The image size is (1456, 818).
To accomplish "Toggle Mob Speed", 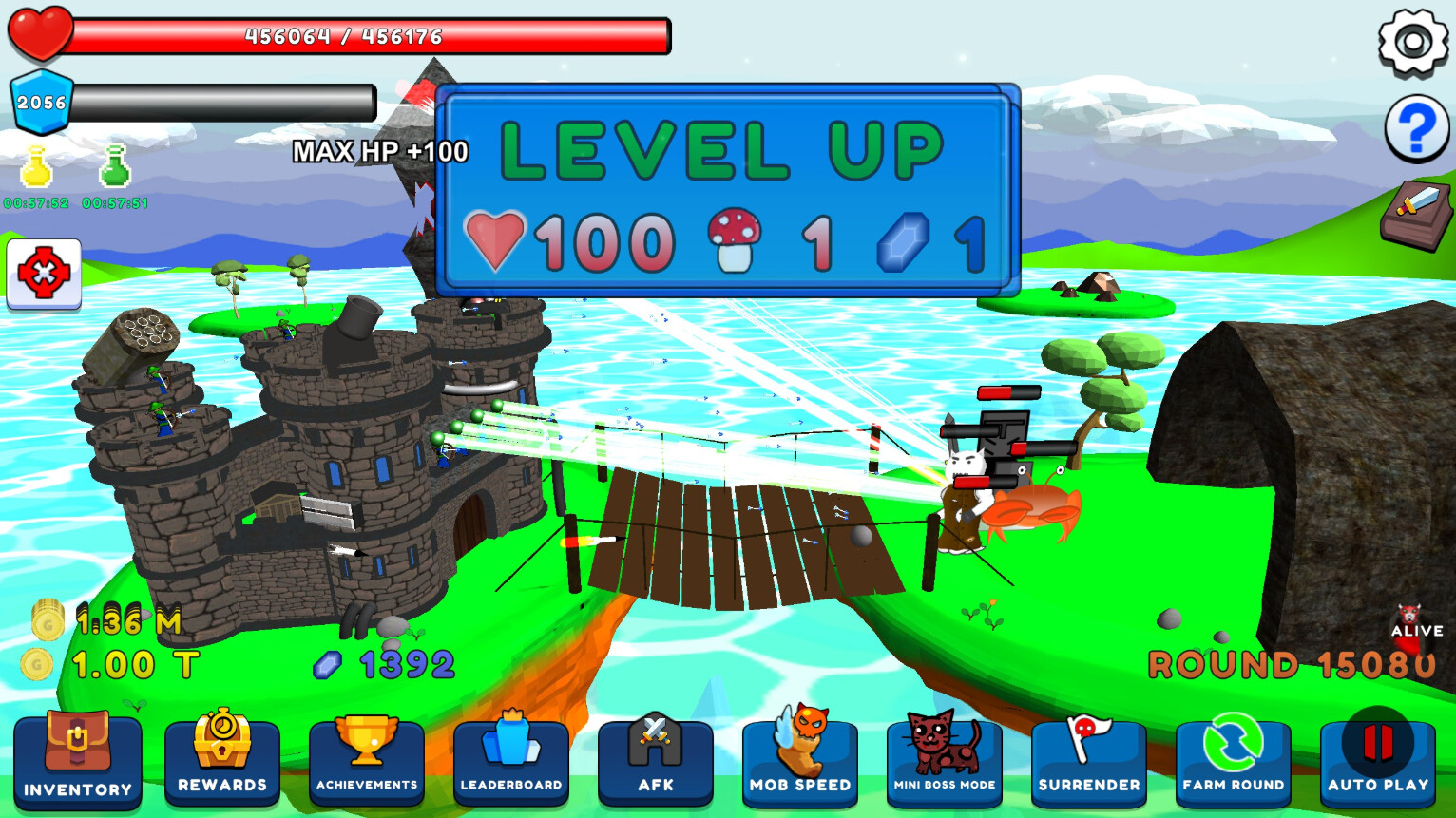I will pos(800,760).
